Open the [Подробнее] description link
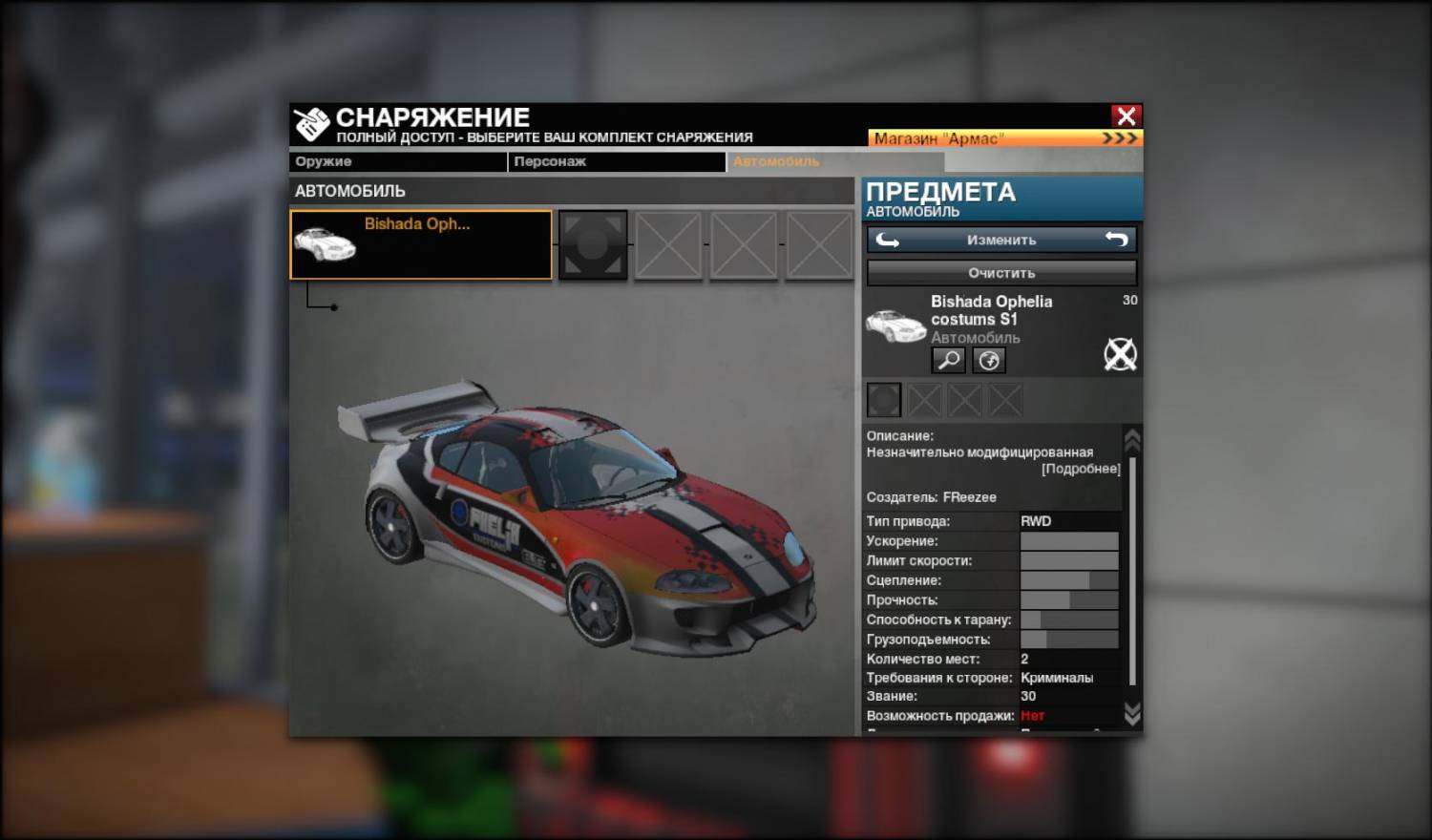The height and width of the screenshot is (840, 1432). (1081, 469)
